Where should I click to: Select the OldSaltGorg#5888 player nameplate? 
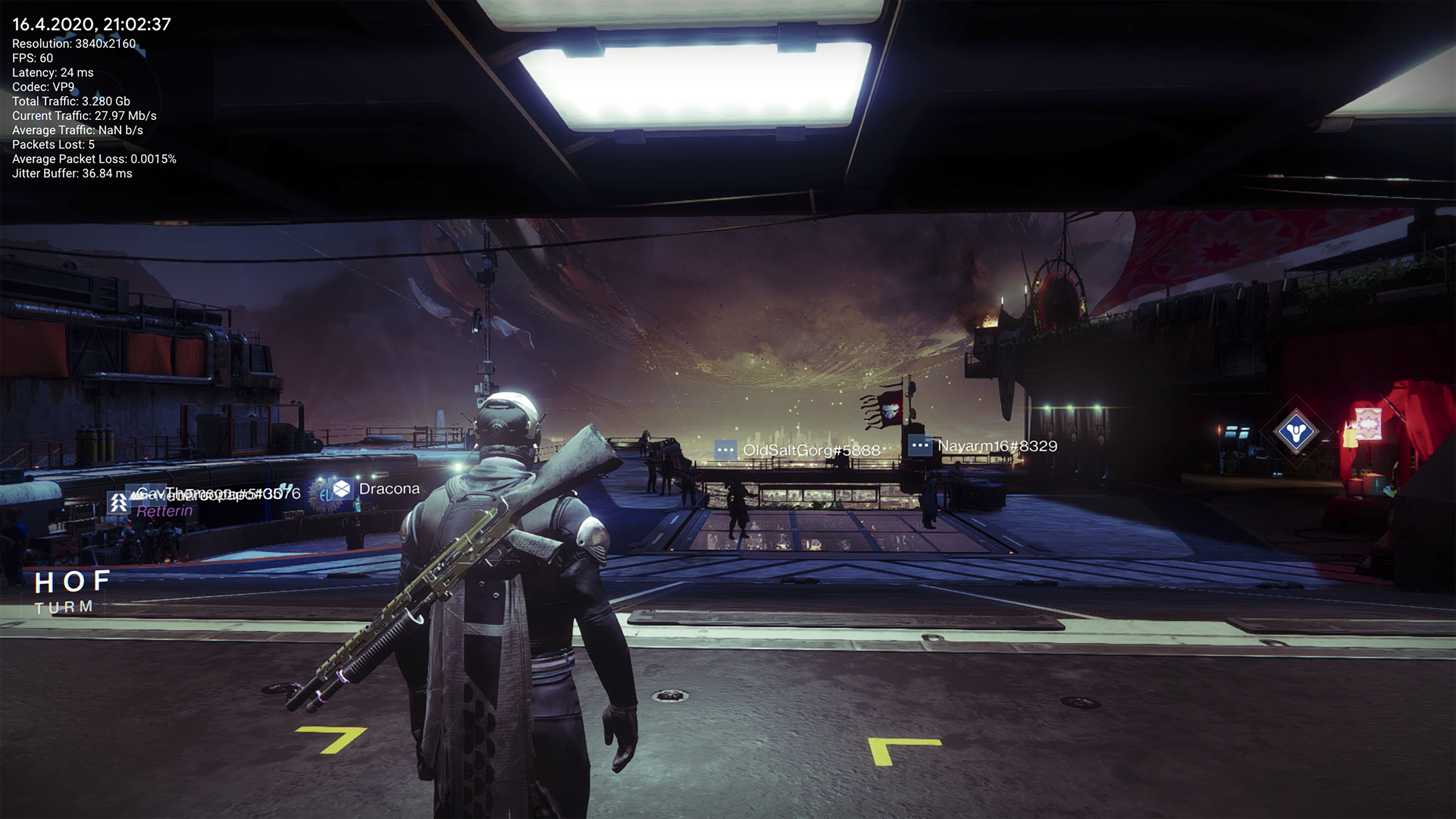(811, 450)
